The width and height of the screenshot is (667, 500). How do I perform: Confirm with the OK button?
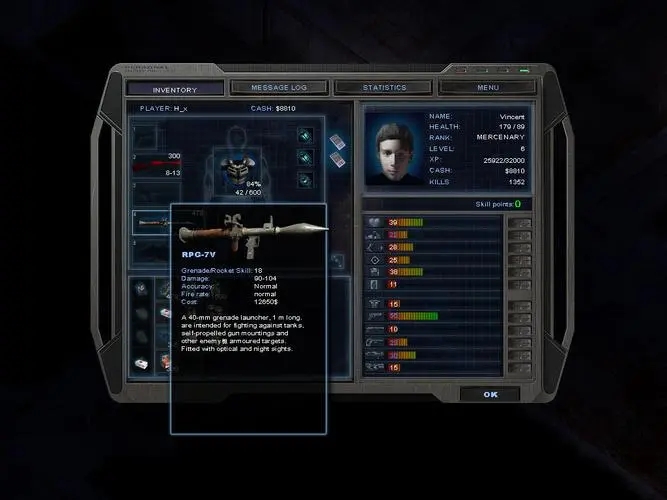489,394
